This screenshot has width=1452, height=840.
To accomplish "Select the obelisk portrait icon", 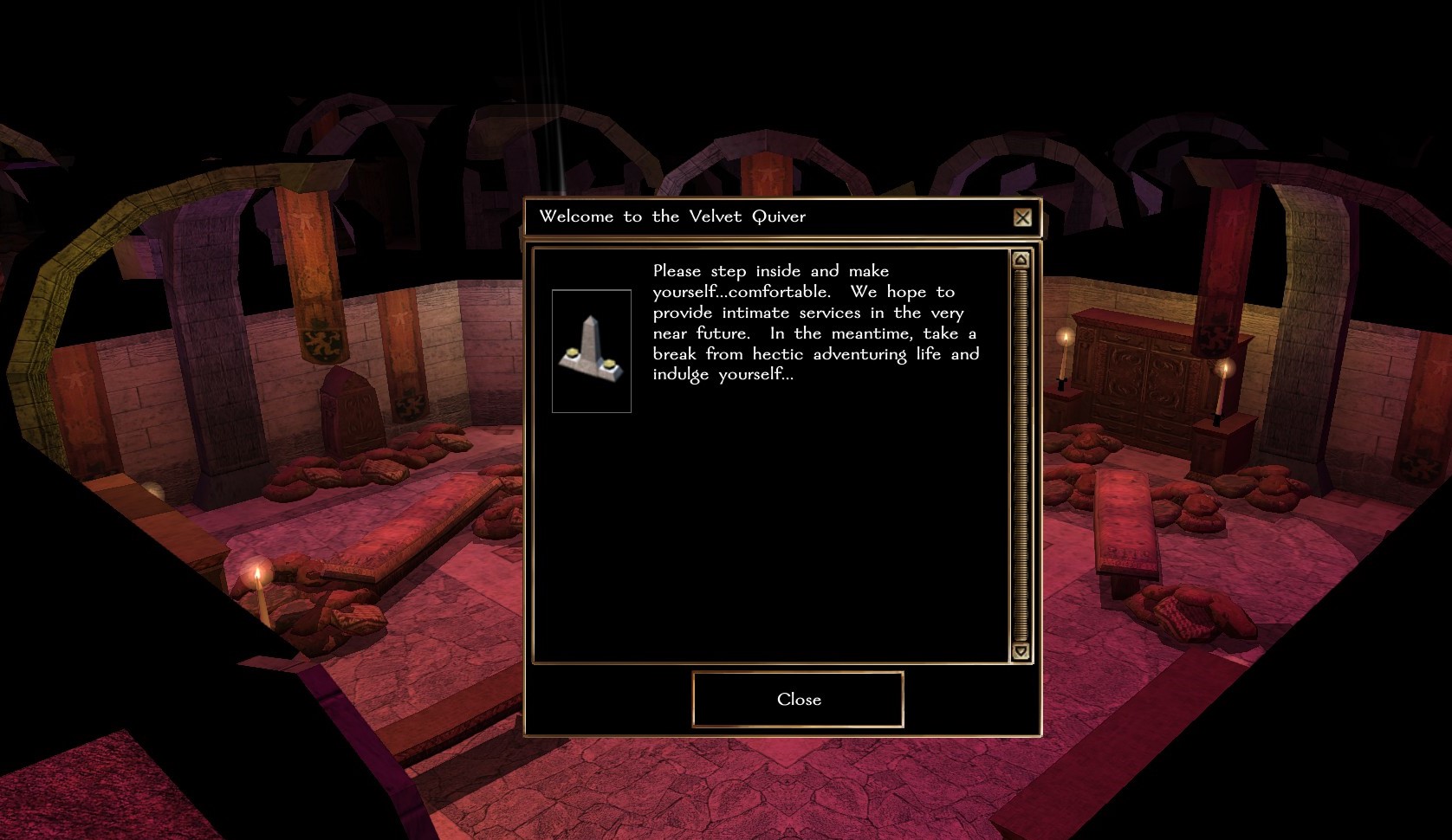I will [x=592, y=351].
